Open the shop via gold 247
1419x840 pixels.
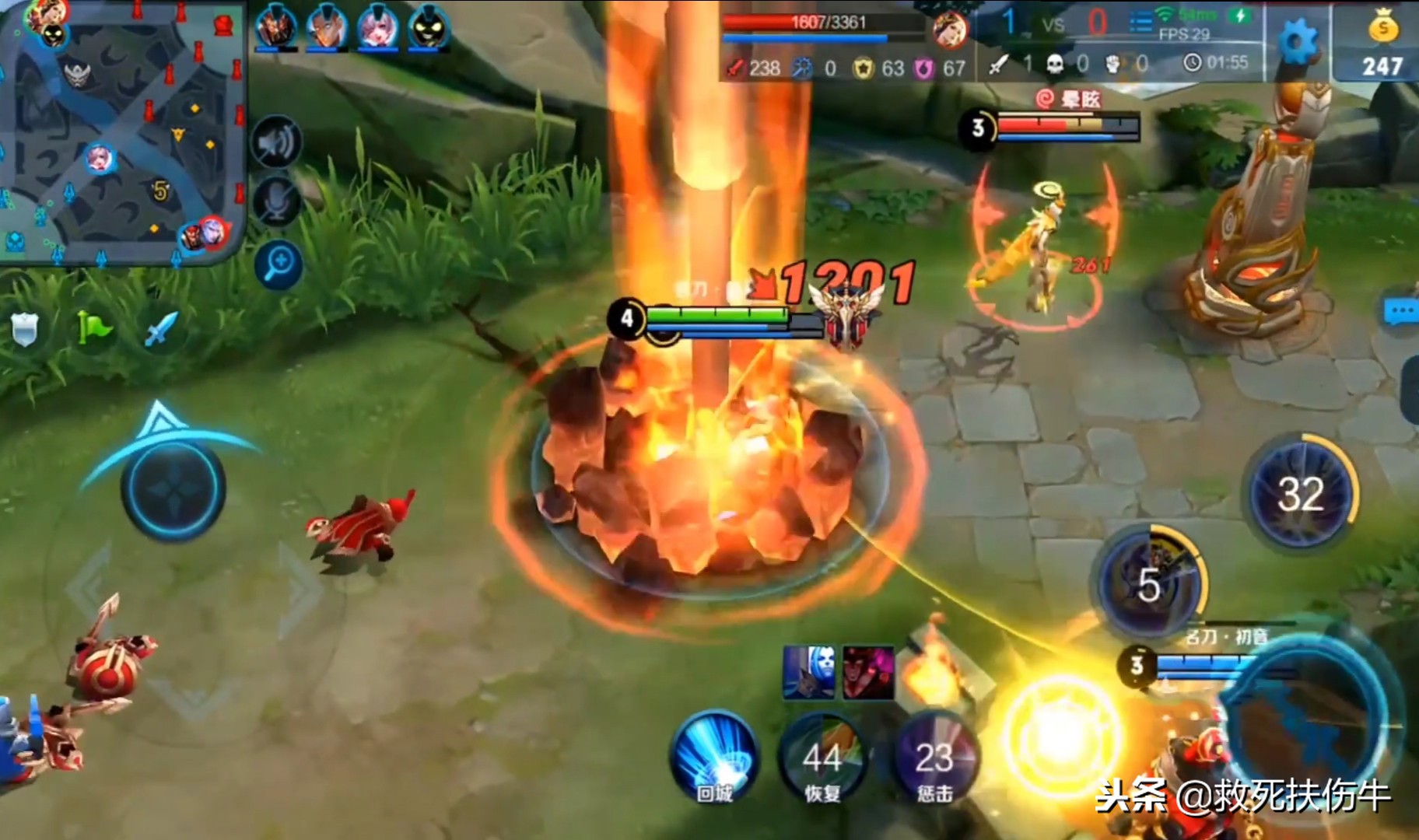tap(1382, 45)
